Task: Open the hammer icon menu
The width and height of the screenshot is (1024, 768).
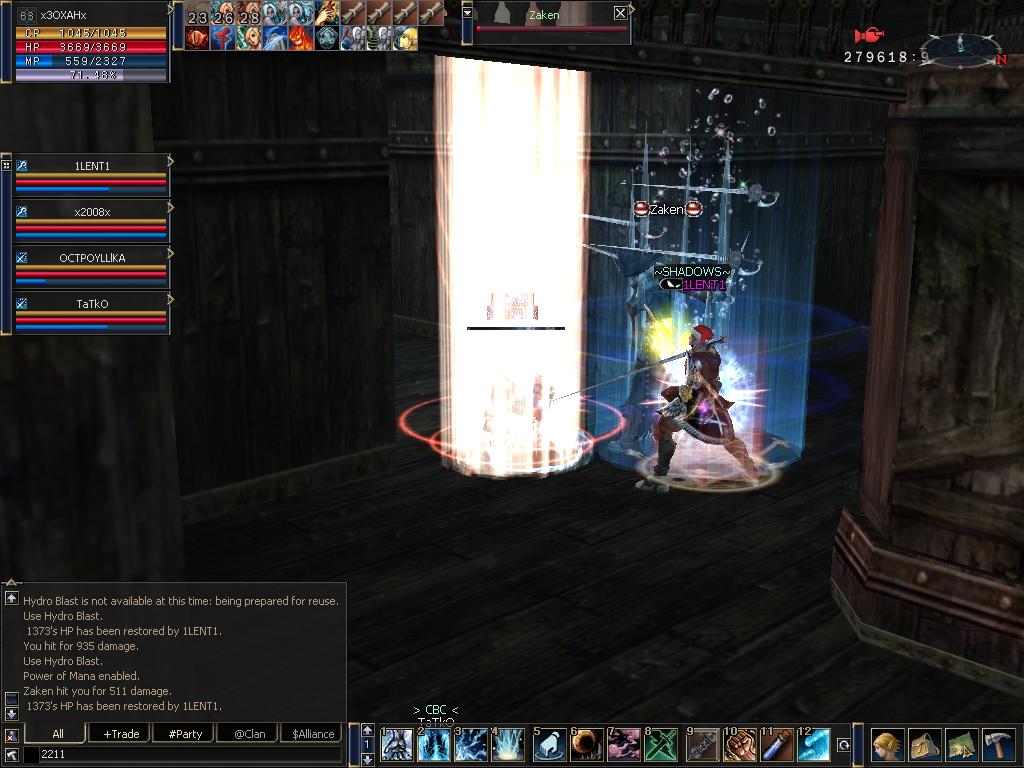Action: pyautogui.click(x=998, y=746)
